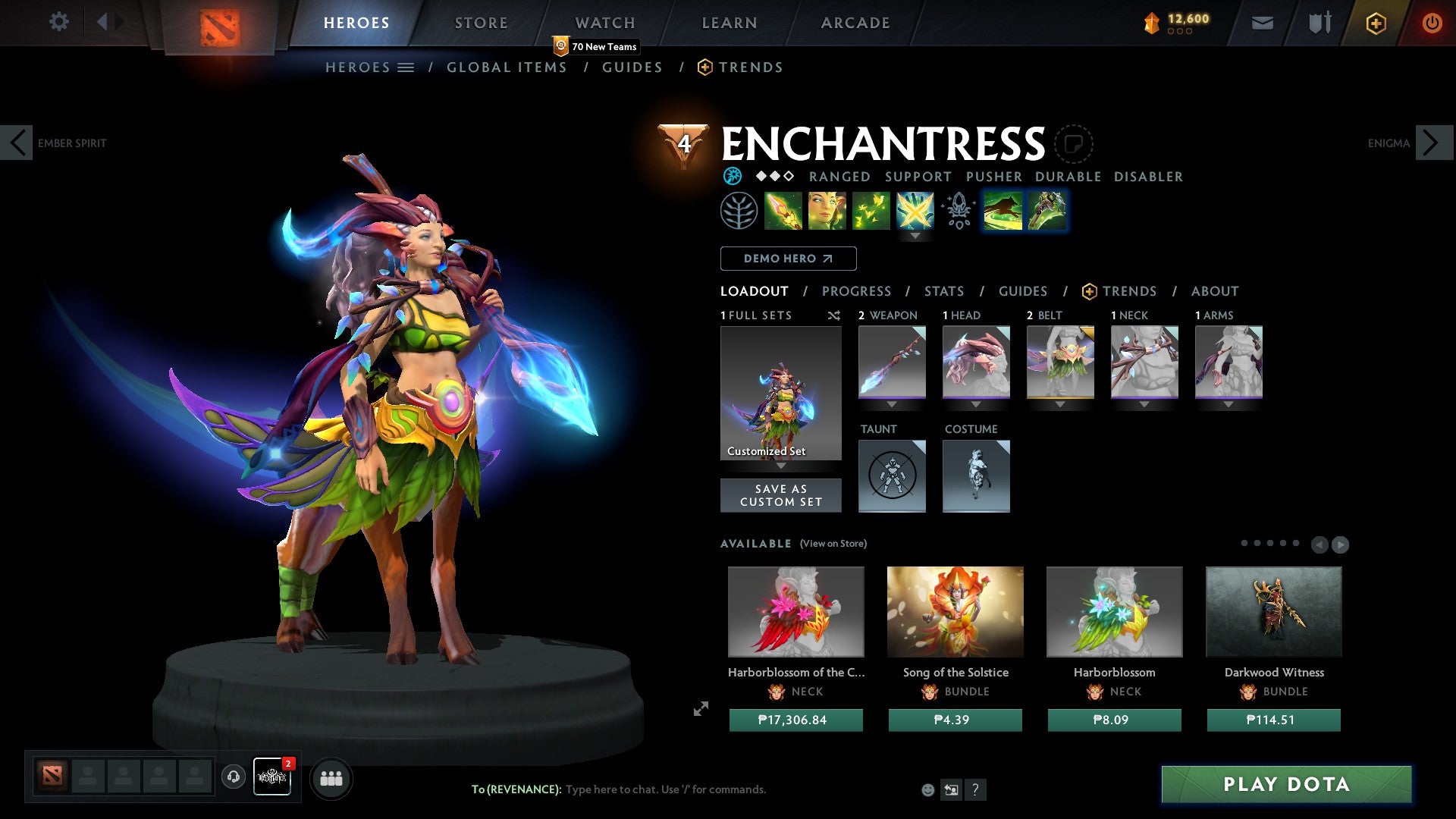
Task: Advance to Enigma with right arrow
Action: click(x=1429, y=142)
